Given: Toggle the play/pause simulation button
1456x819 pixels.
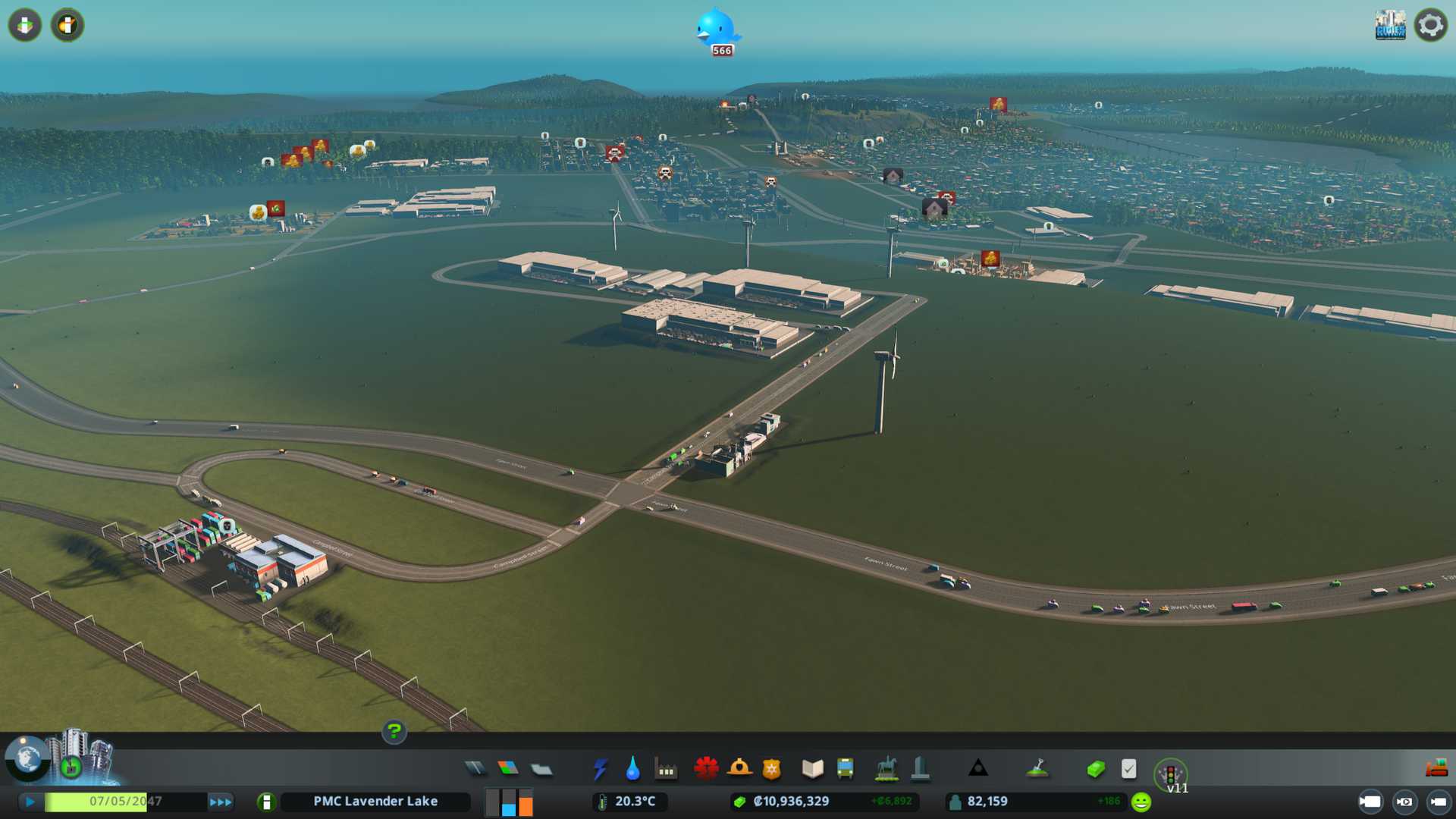Looking at the screenshot, I should 30,802.
